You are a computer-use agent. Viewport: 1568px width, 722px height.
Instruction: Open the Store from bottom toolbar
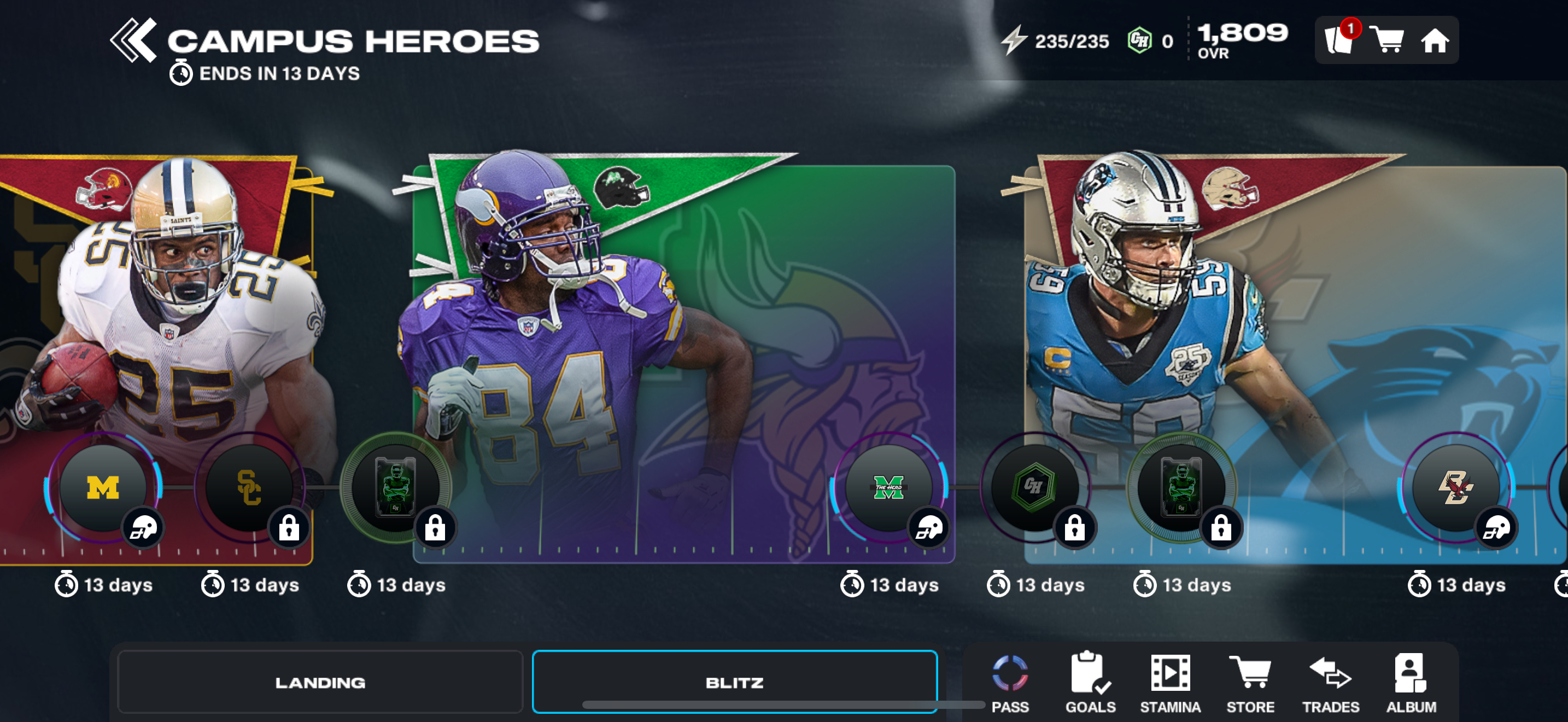point(1250,683)
